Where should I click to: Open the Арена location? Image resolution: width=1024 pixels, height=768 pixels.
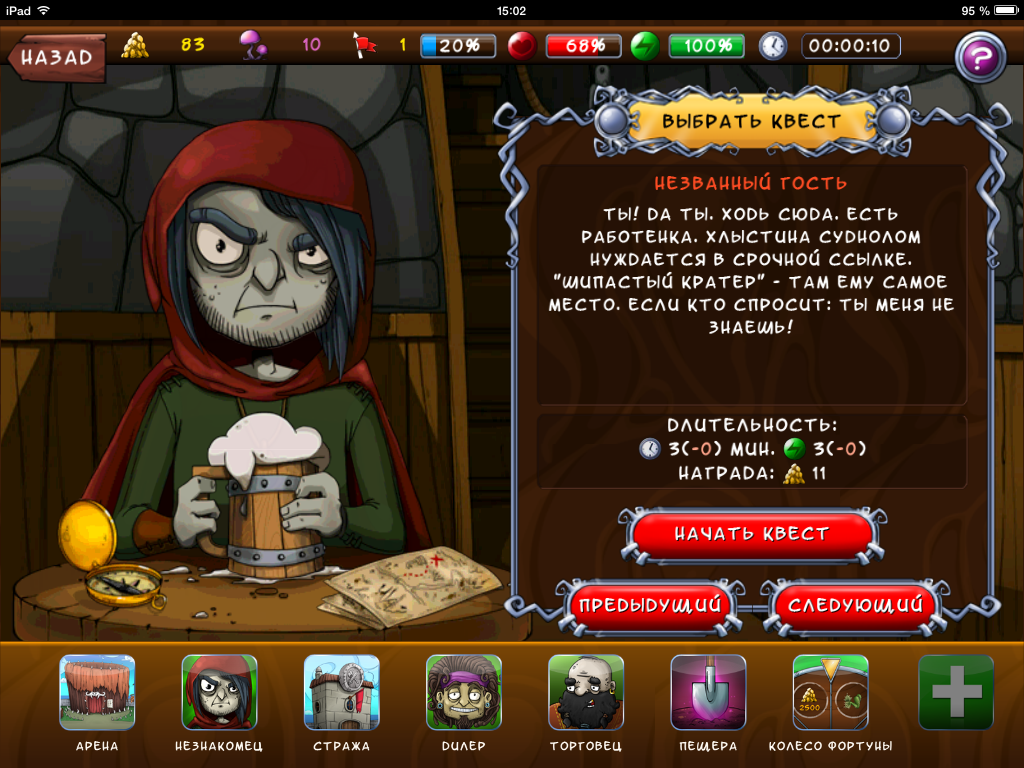point(97,693)
